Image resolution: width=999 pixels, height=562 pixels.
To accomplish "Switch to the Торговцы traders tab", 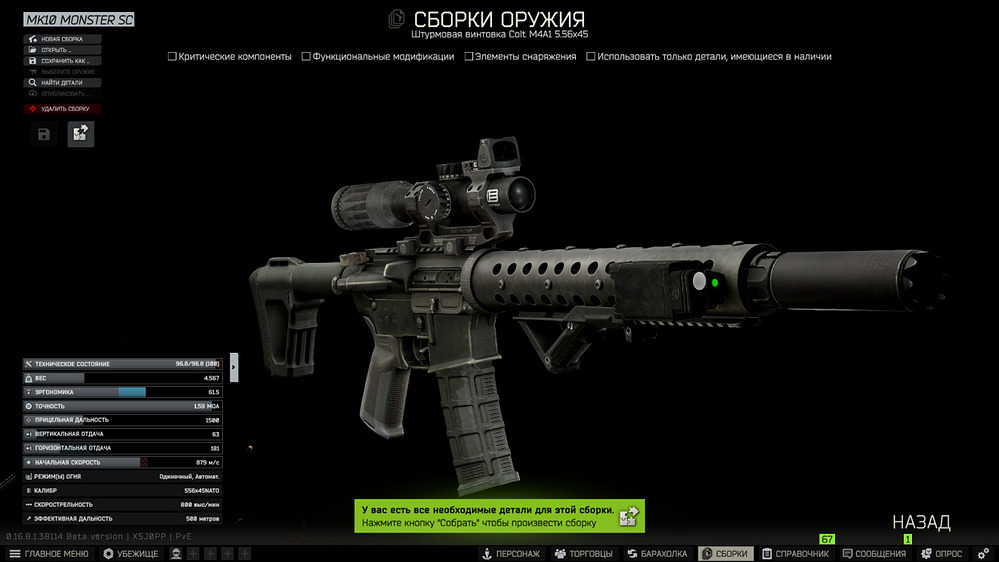I will click(584, 554).
